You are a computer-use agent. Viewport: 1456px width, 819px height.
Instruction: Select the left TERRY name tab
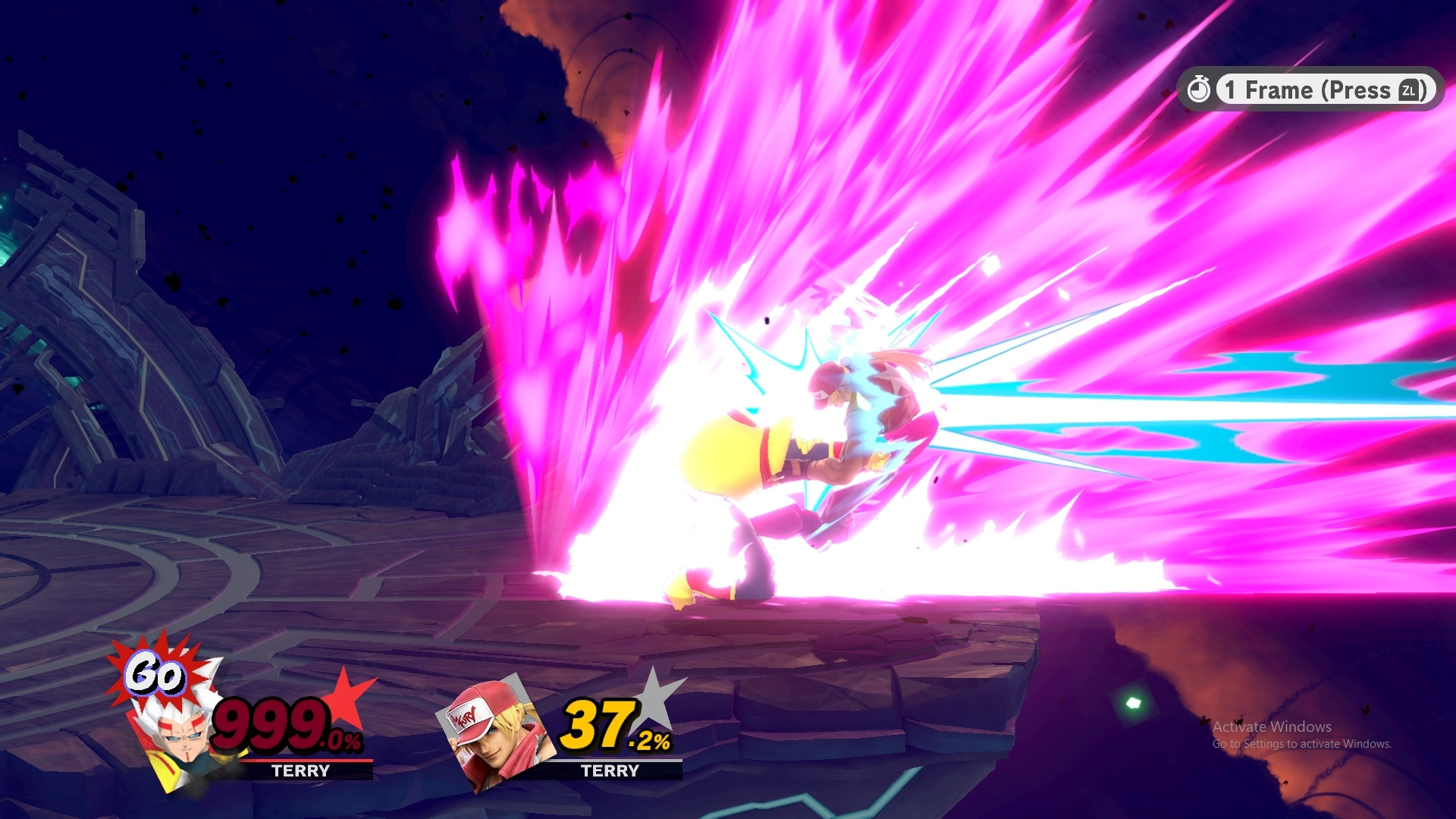[x=301, y=770]
